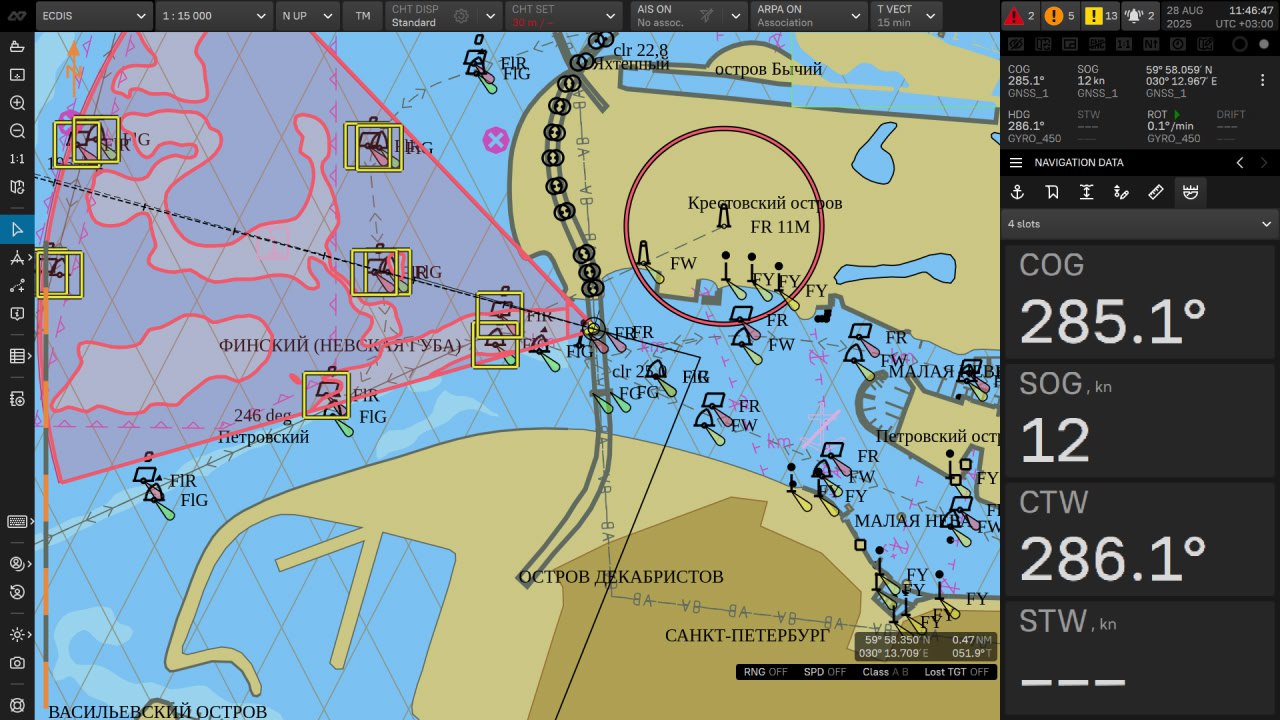Screen dimensions: 1280x720
Task: Open the Navigation Data hamburger menu
Action: click(1016, 163)
